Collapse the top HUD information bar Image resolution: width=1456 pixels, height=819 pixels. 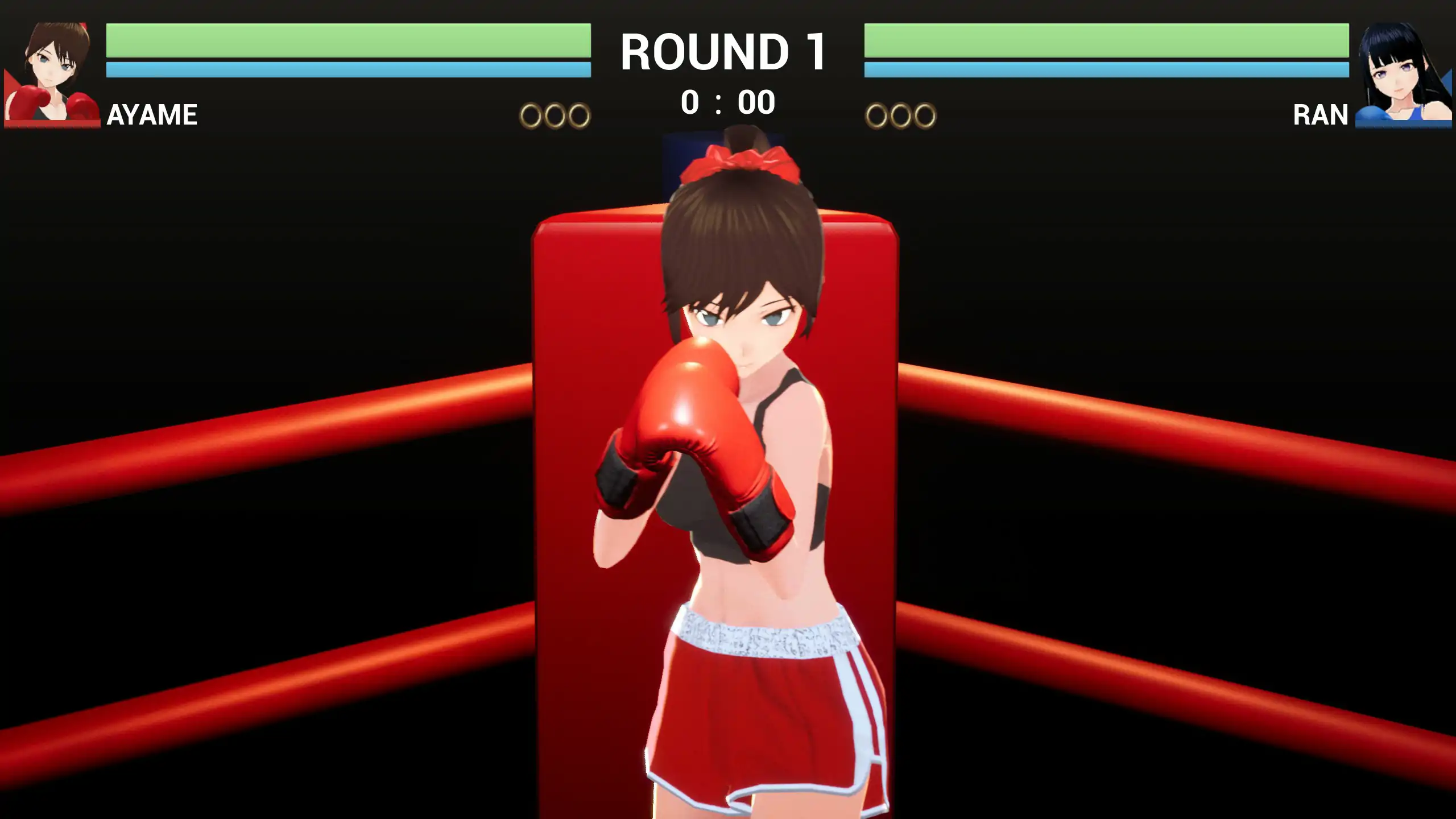point(727,68)
